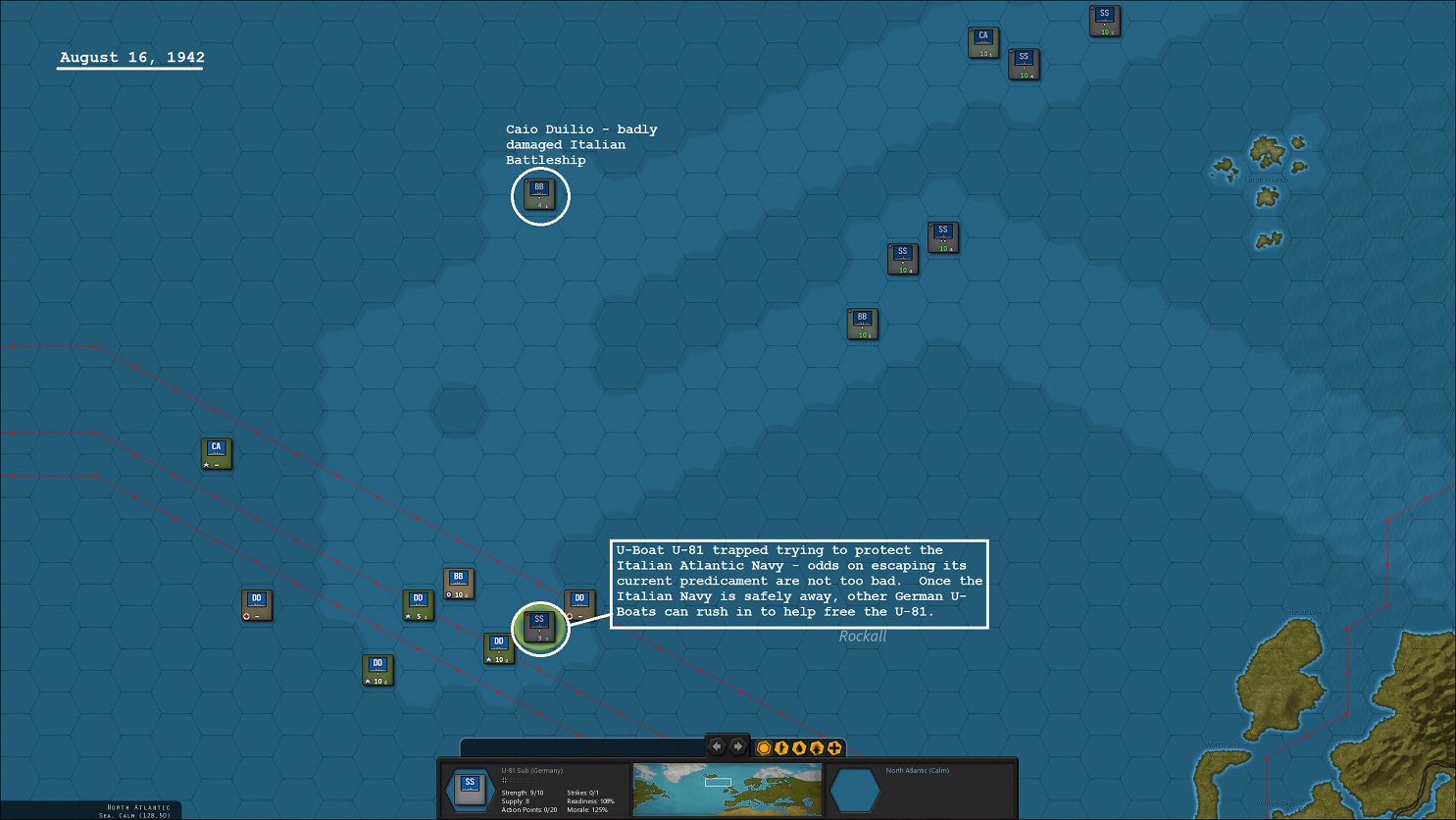1456x820 pixels.
Task: Click the August 16, 1942 date label
Action: pyautogui.click(x=129, y=57)
